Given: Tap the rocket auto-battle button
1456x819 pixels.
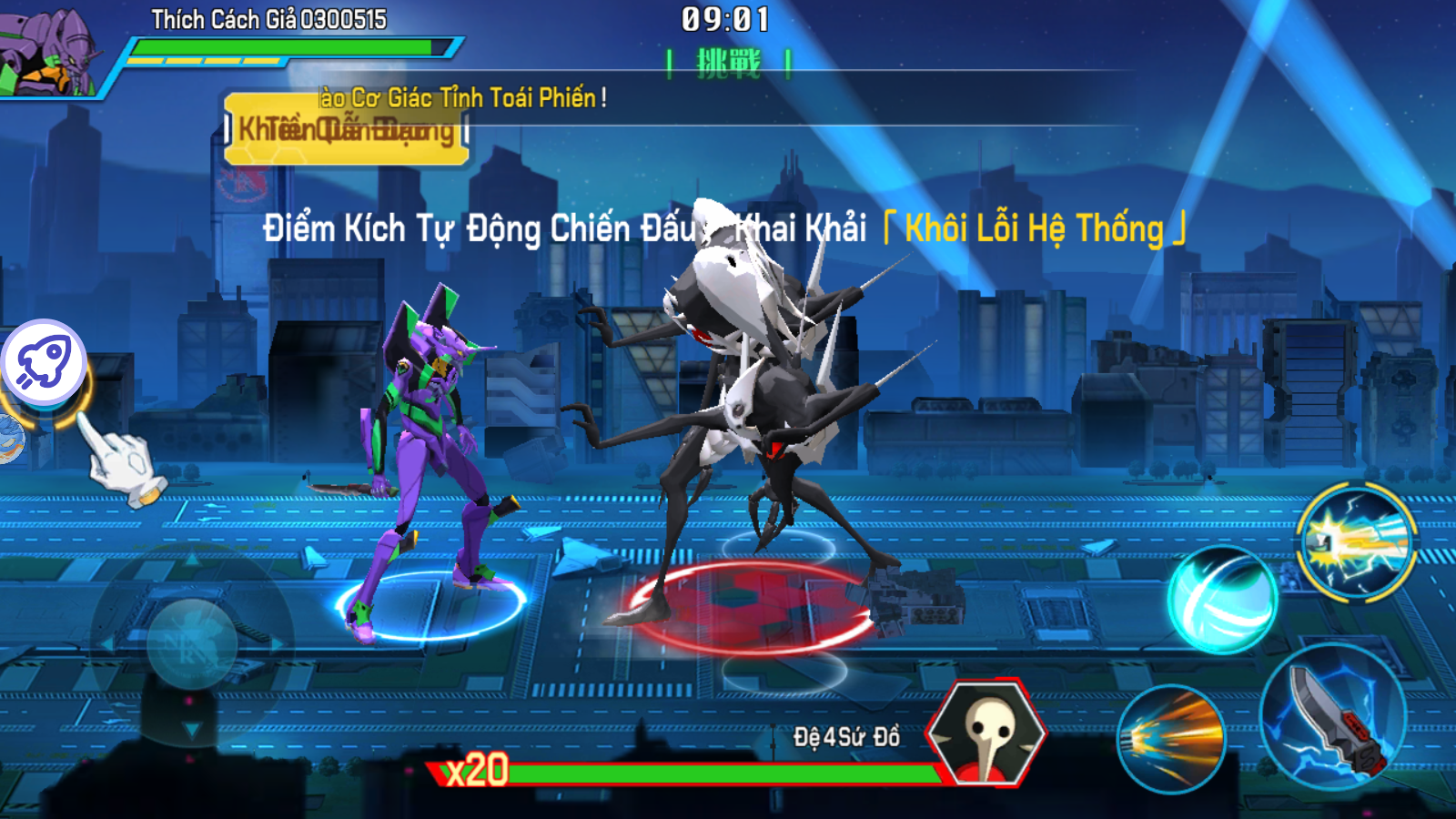Looking at the screenshot, I should point(44,362).
